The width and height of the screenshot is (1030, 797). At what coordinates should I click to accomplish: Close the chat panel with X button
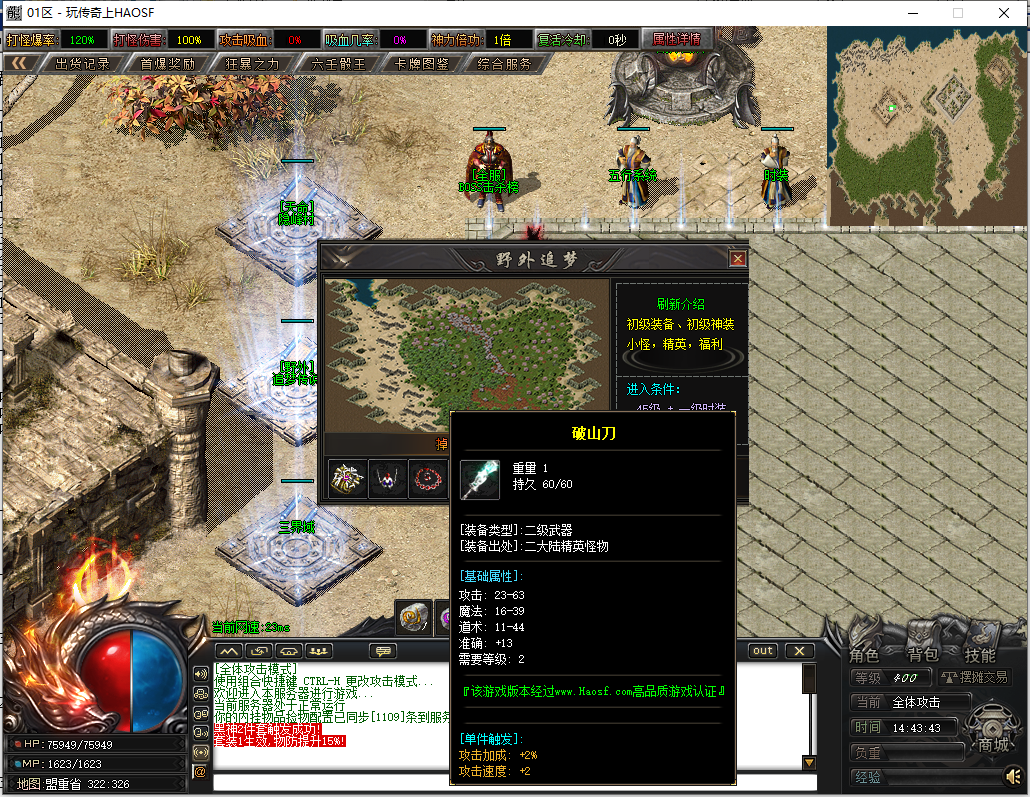tap(798, 651)
